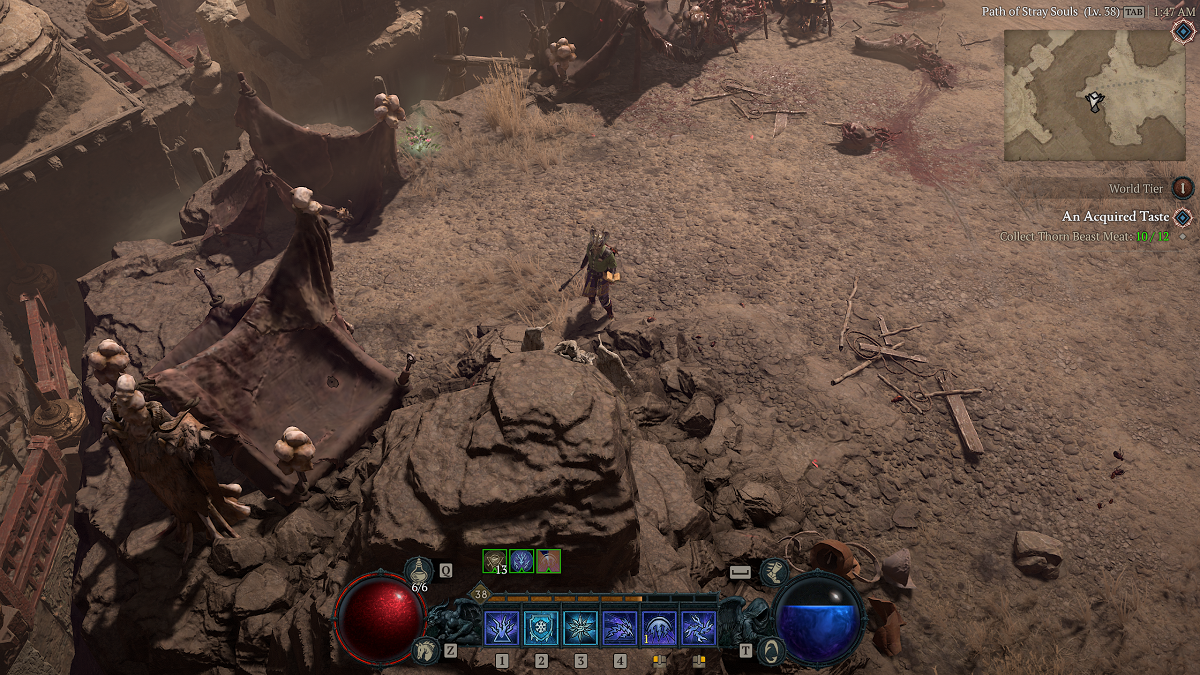Activate the branching lightning skill in slot 1

point(501,628)
